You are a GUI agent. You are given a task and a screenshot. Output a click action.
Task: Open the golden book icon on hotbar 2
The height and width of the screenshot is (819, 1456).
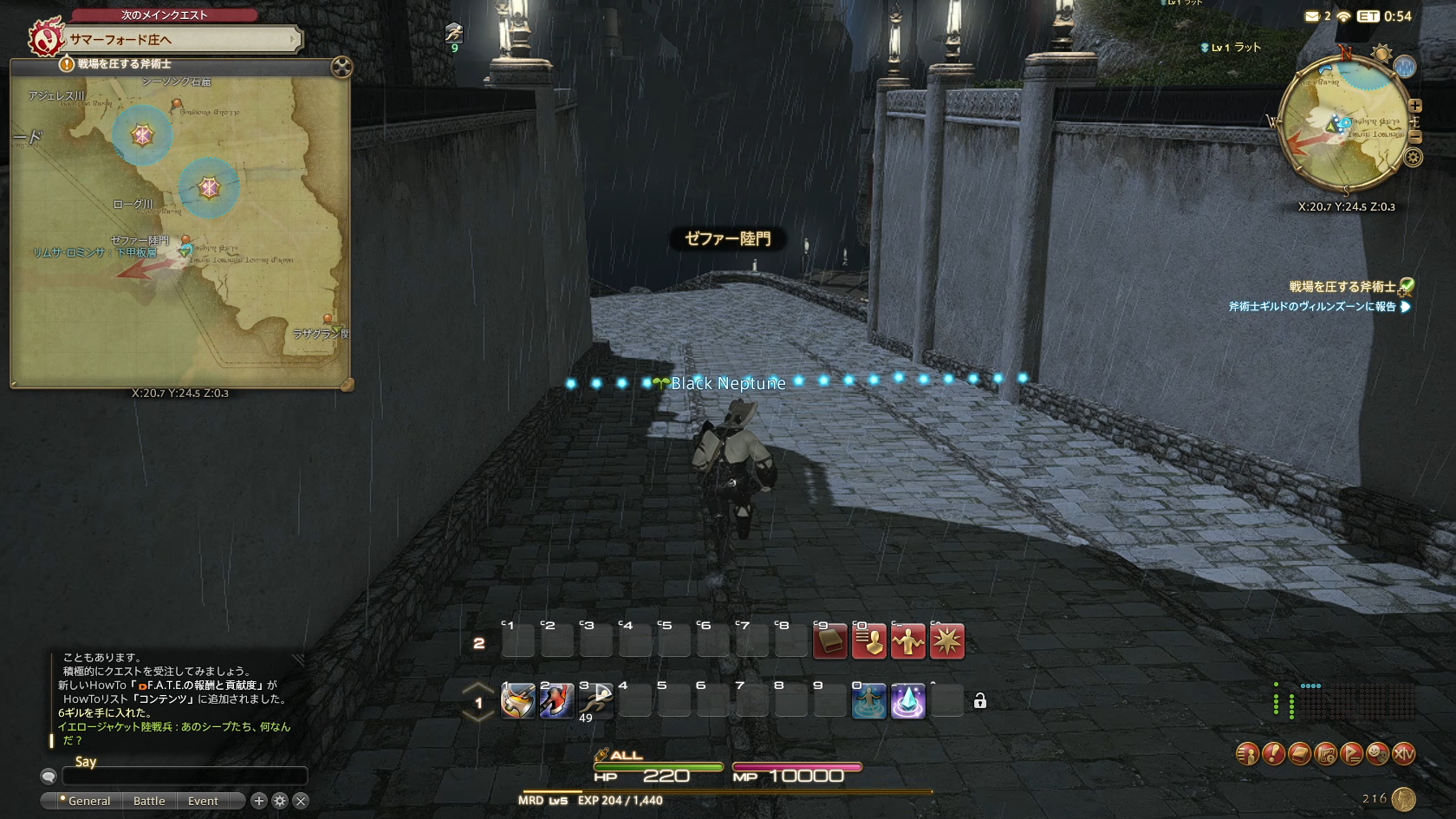pos(829,642)
